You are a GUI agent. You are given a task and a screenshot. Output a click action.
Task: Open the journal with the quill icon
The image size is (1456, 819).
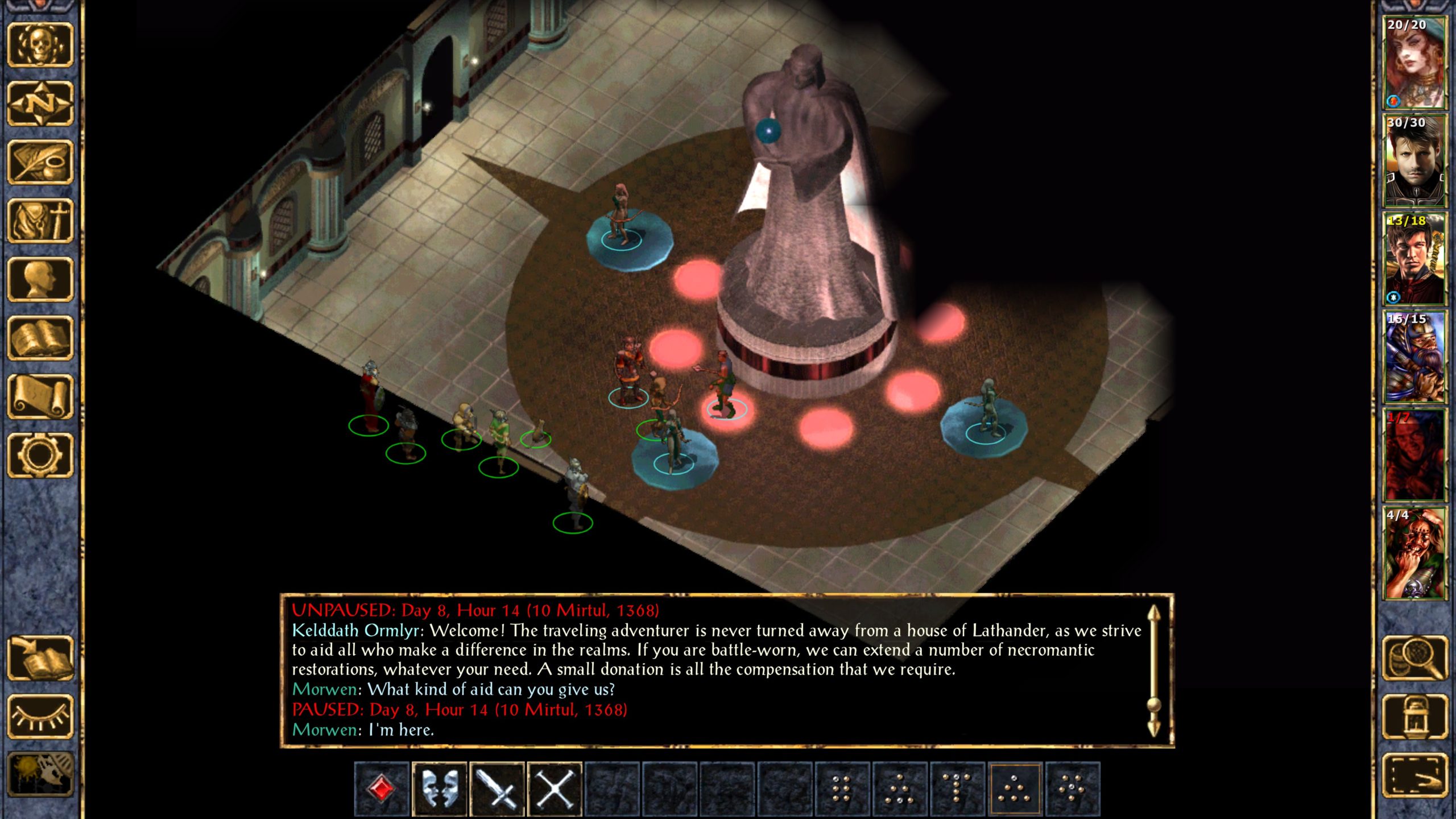[40, 162]
